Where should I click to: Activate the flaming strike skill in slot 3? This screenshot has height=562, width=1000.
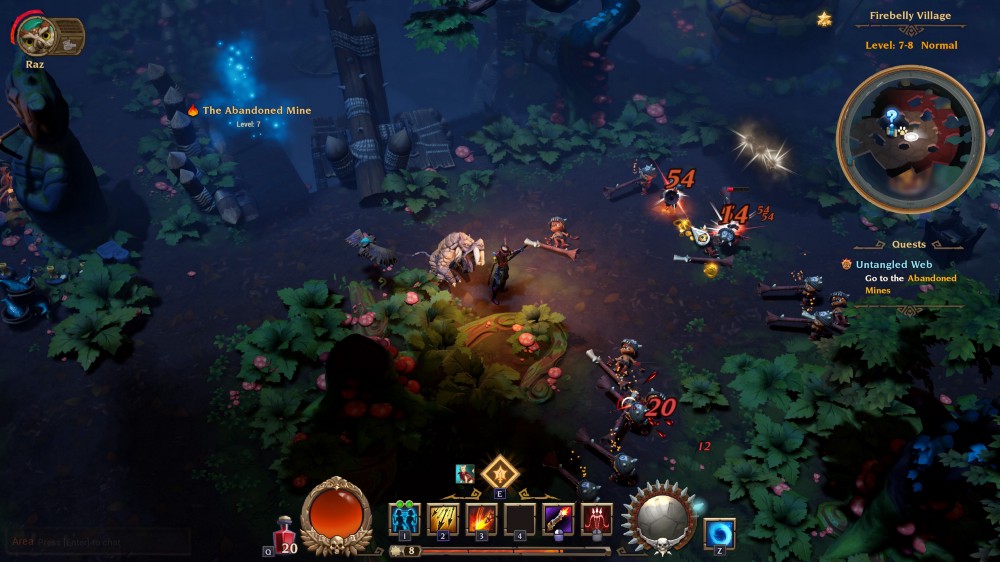481,519
